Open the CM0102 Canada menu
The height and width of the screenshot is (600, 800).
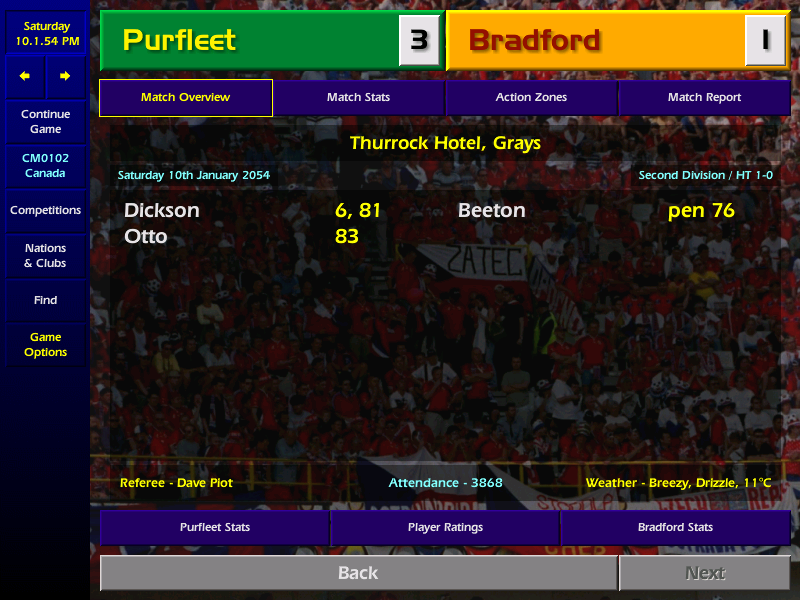[x=45, y=166]
